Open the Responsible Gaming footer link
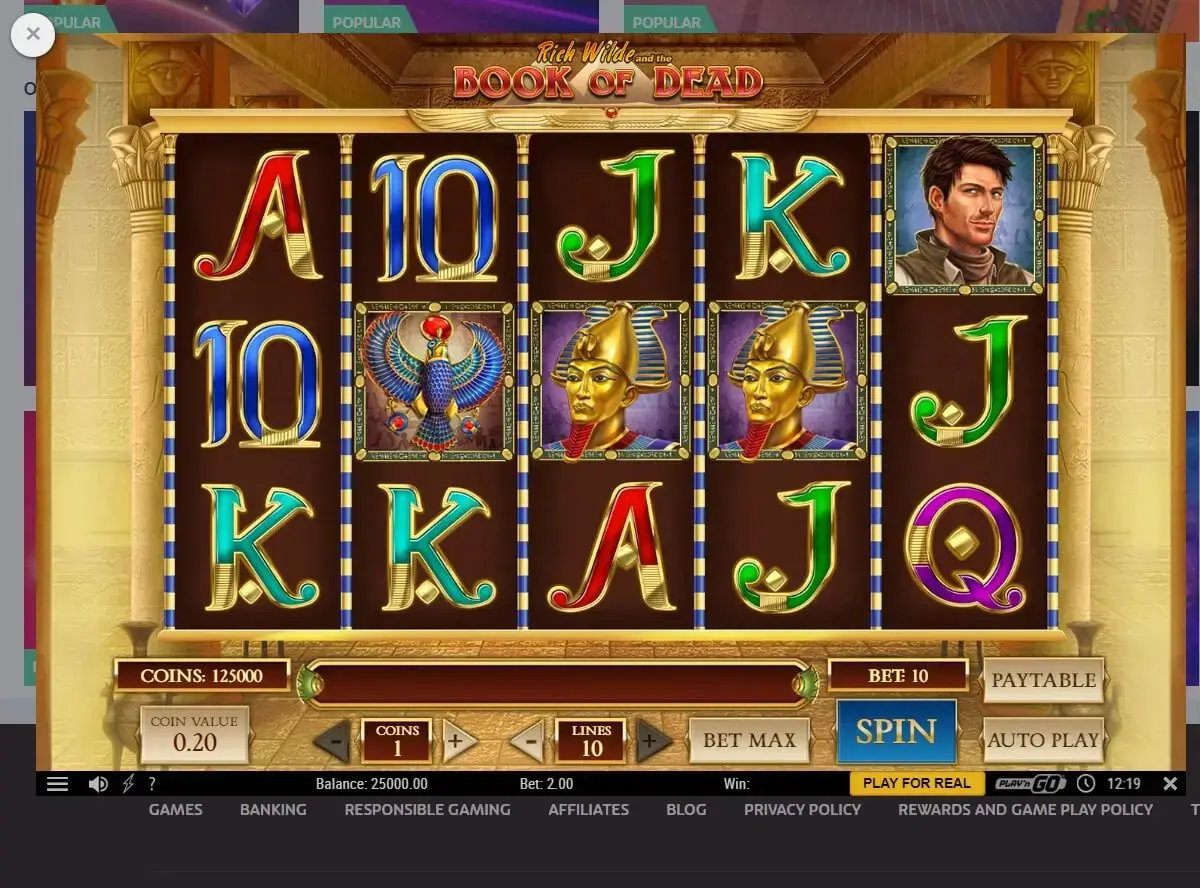Screen dimensions: 1200x888 (427, 809)
